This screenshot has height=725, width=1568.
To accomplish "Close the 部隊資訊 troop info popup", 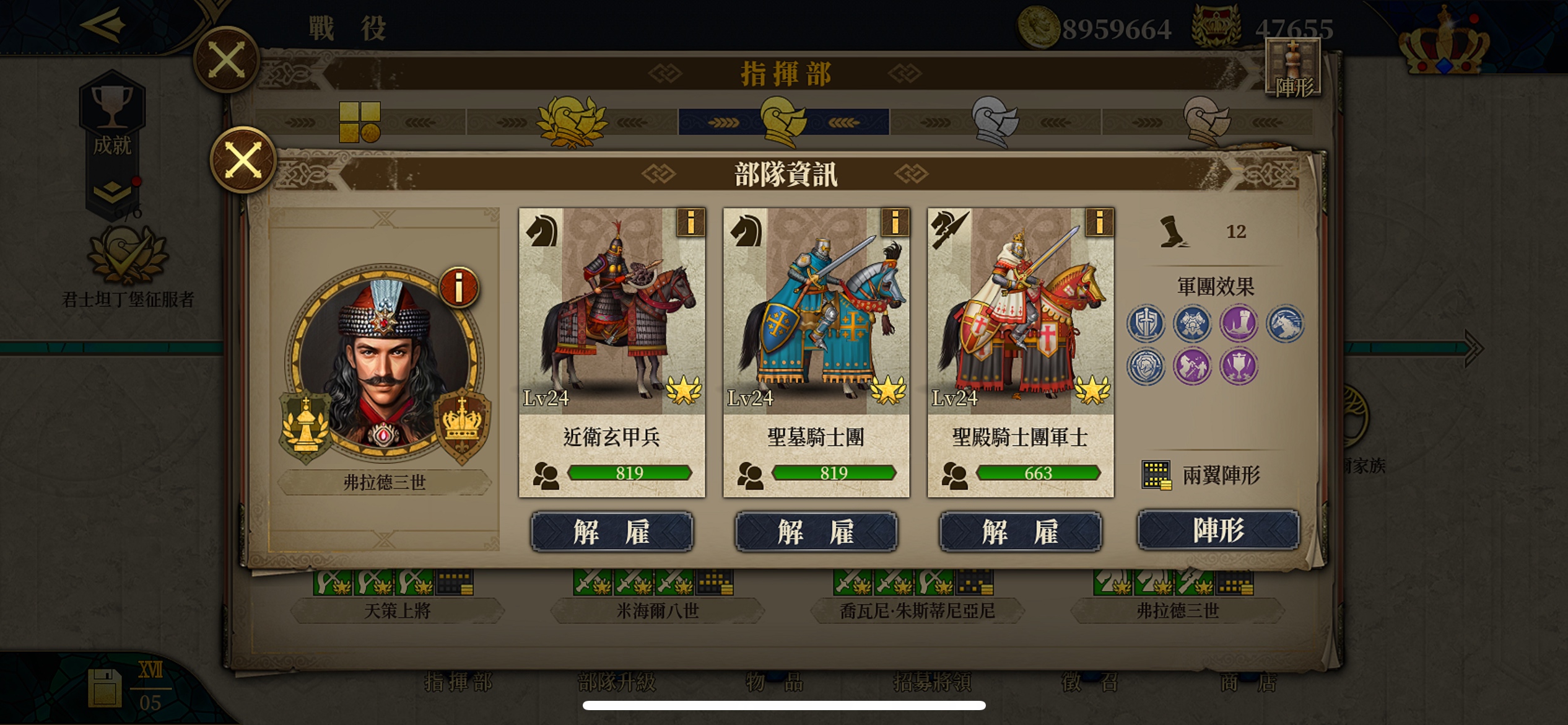I will [243, 160].
